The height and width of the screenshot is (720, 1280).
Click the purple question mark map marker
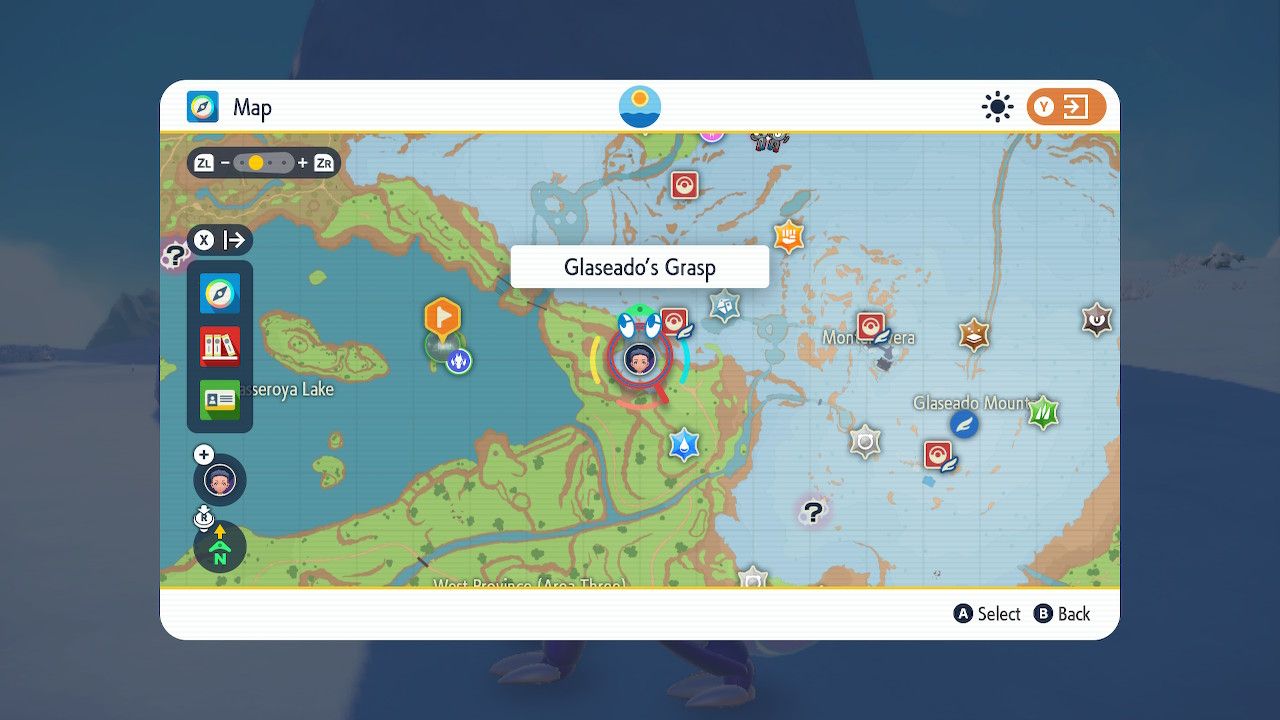point(812,513)
